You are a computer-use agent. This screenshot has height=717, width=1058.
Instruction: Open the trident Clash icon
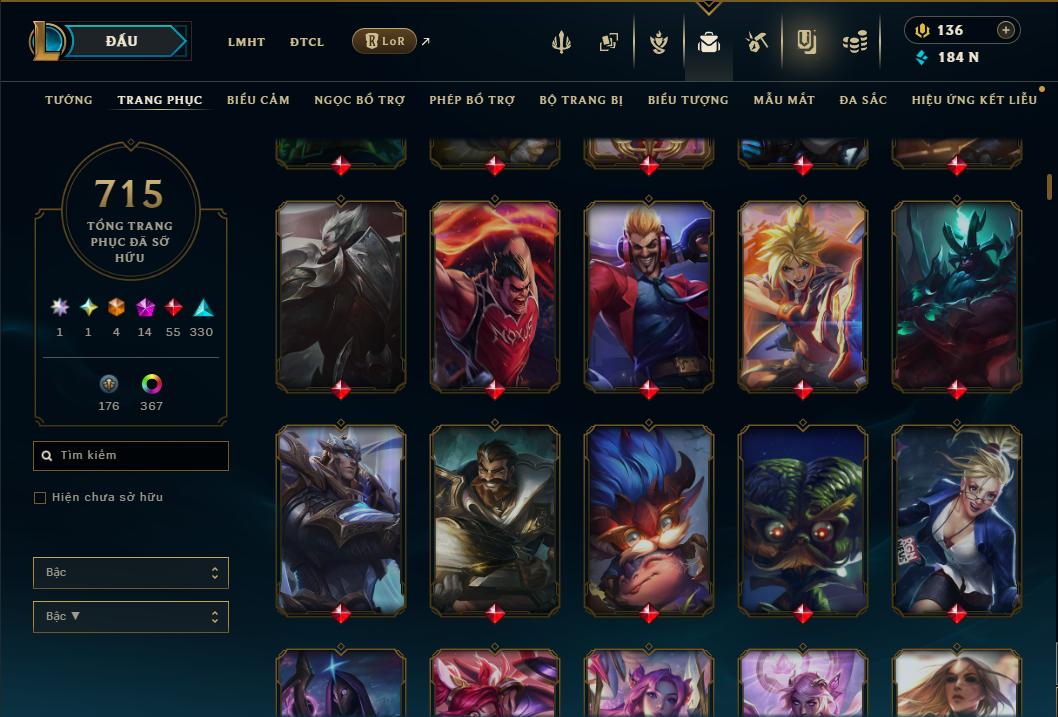(562, 42)
